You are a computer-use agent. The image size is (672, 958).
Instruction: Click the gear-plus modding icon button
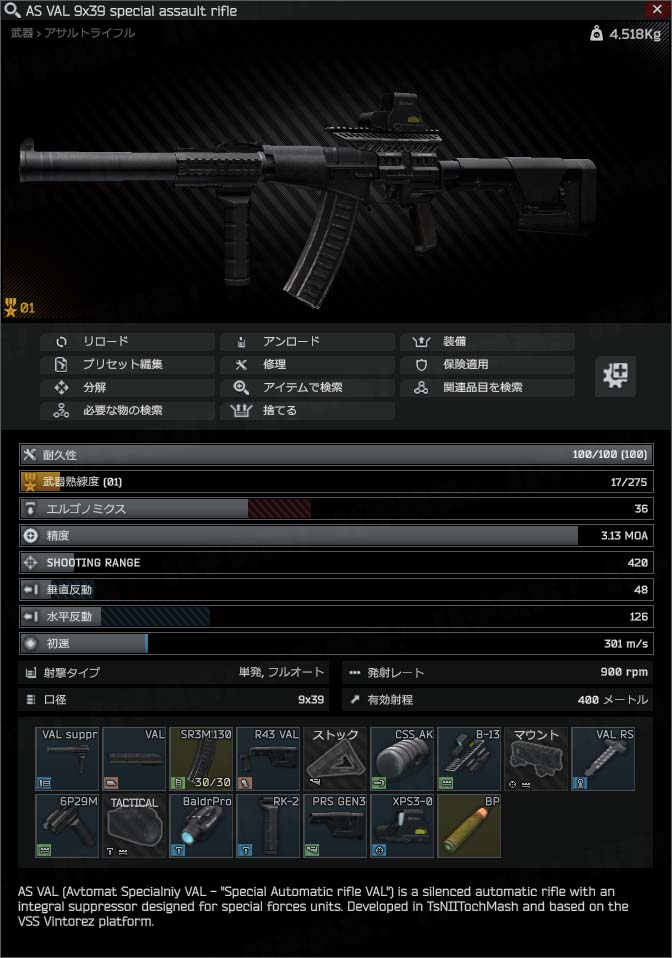[x=616, y=376]
